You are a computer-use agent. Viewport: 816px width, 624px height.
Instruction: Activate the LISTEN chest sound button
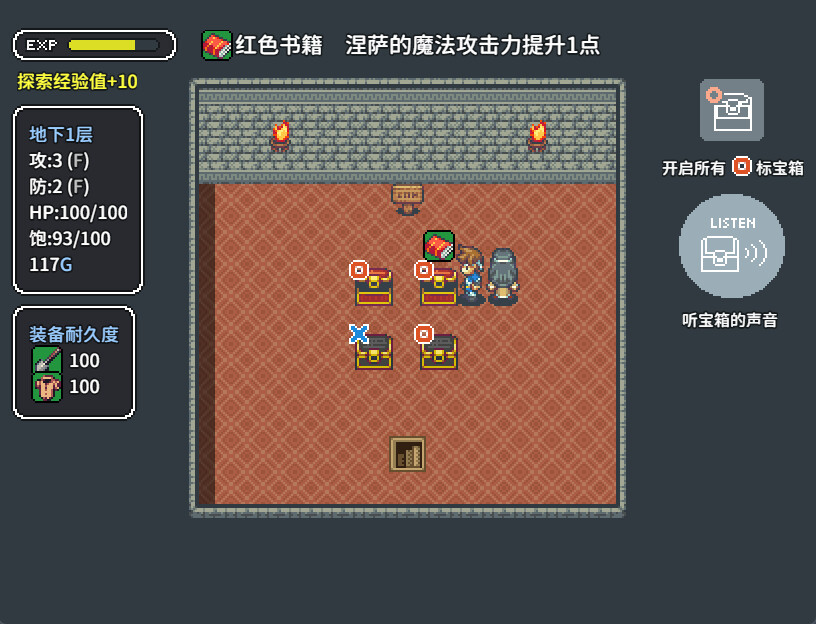coord(731,247)
